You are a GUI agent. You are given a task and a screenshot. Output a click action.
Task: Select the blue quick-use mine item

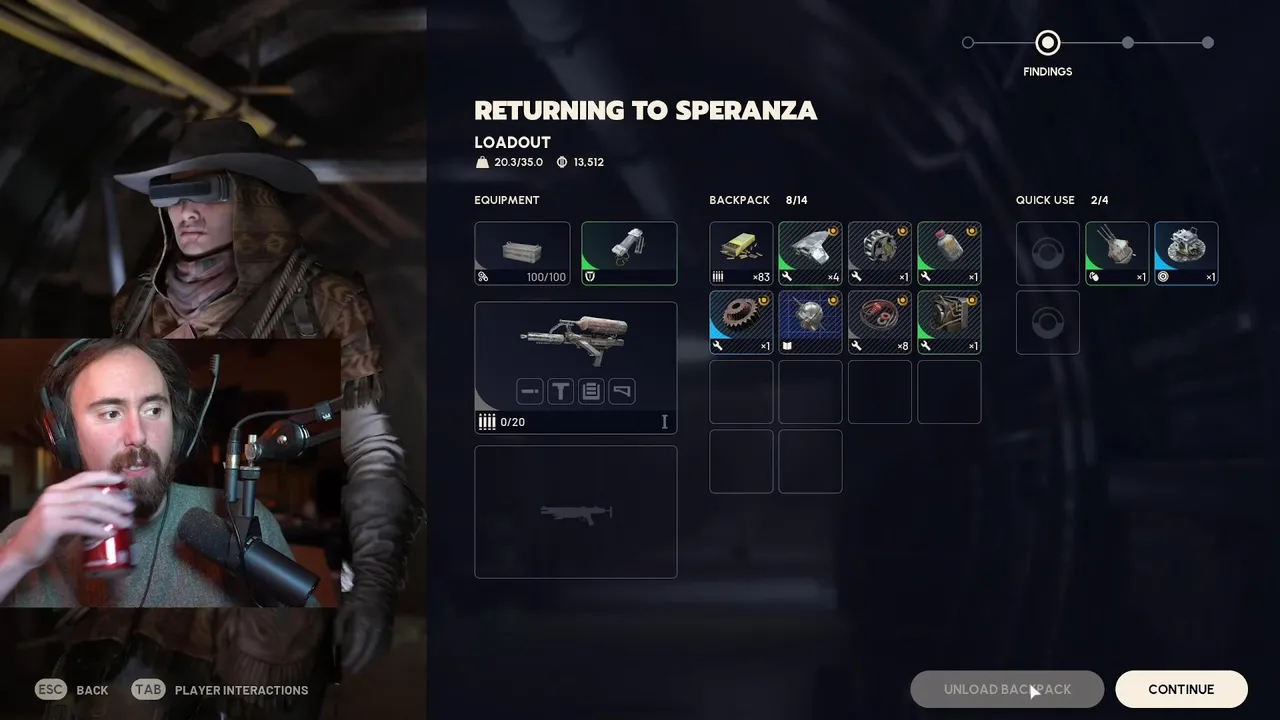pyautogui.click(x=1186, y=253)
